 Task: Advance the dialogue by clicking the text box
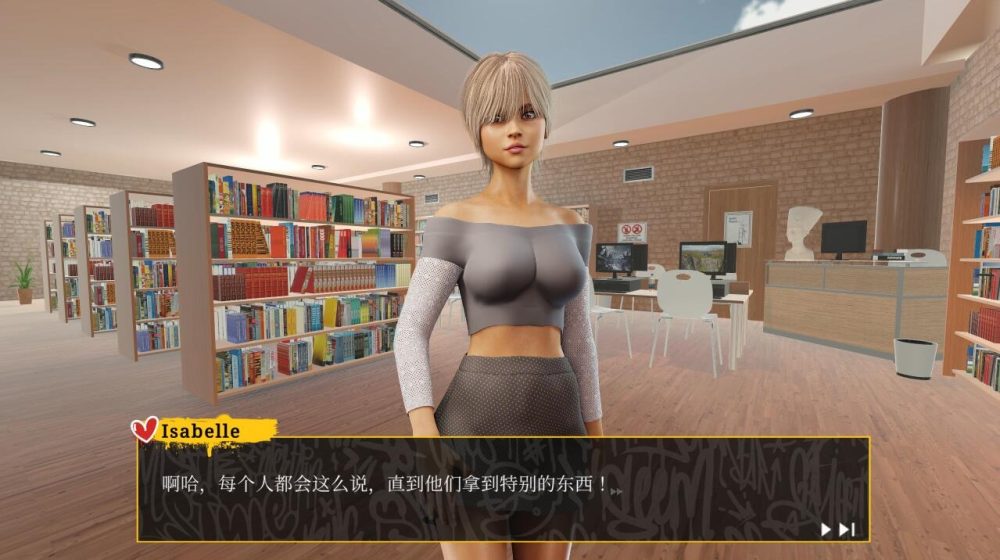[x=500, y=489]
